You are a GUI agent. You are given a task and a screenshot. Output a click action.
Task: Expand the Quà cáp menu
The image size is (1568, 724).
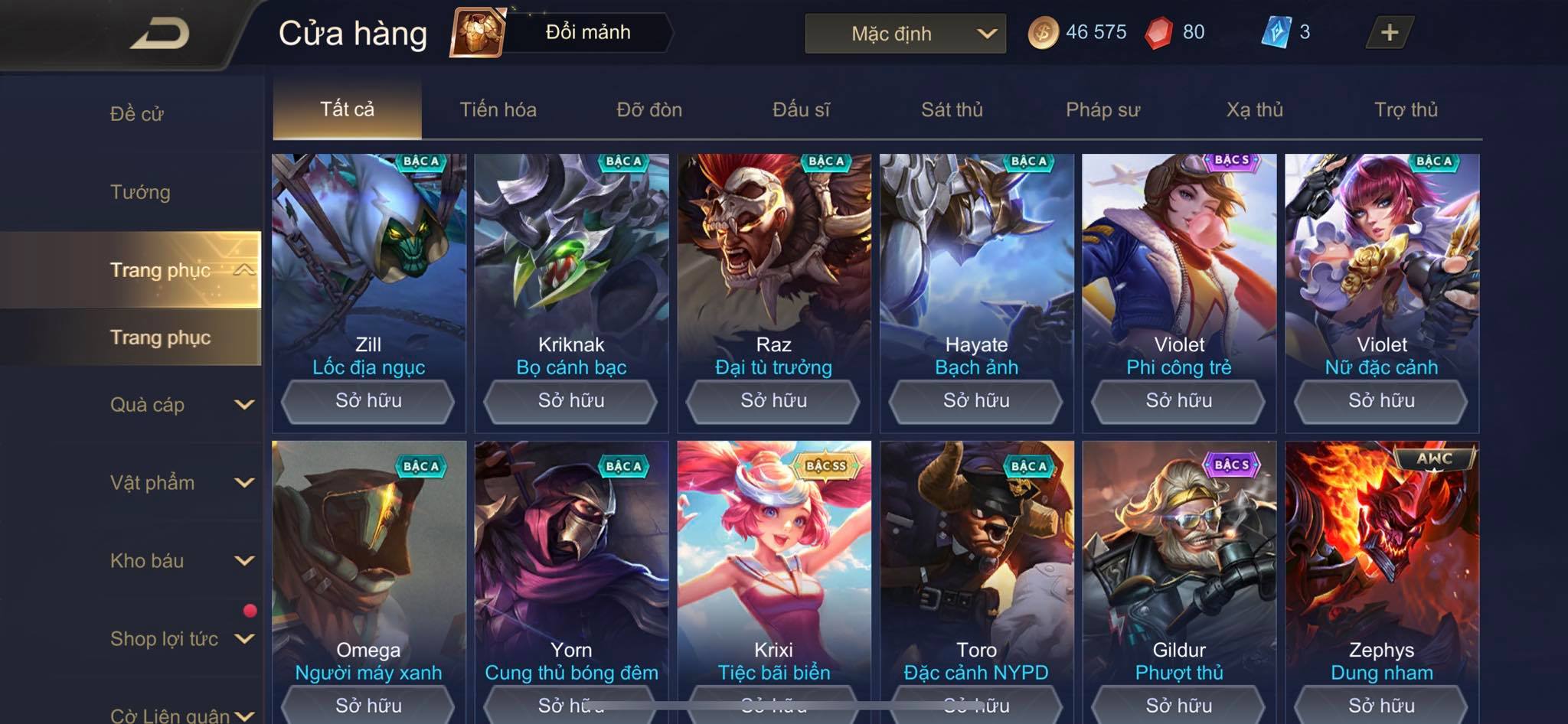pos(181,405)
